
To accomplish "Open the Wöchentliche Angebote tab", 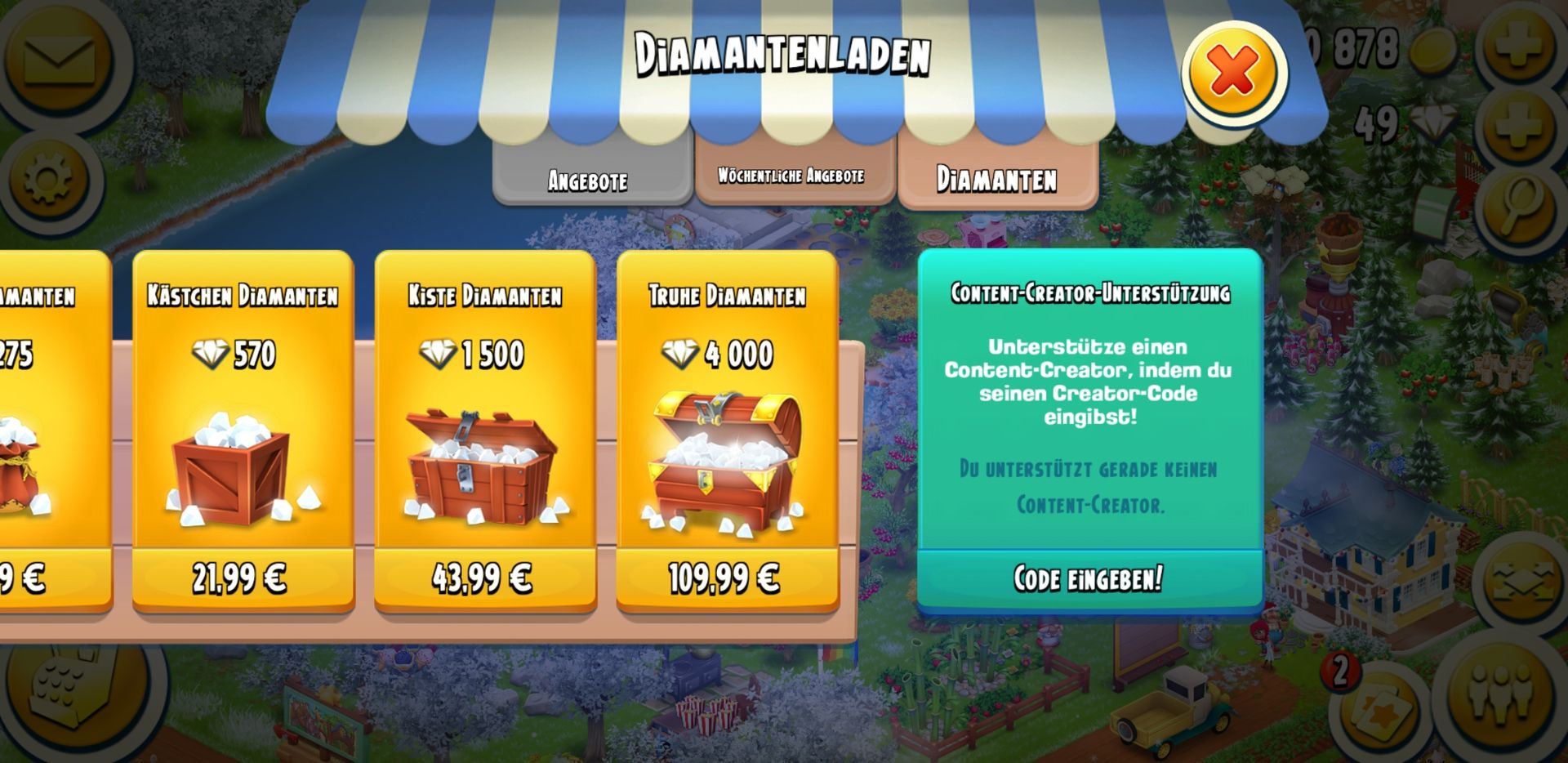I will (791, 175).
